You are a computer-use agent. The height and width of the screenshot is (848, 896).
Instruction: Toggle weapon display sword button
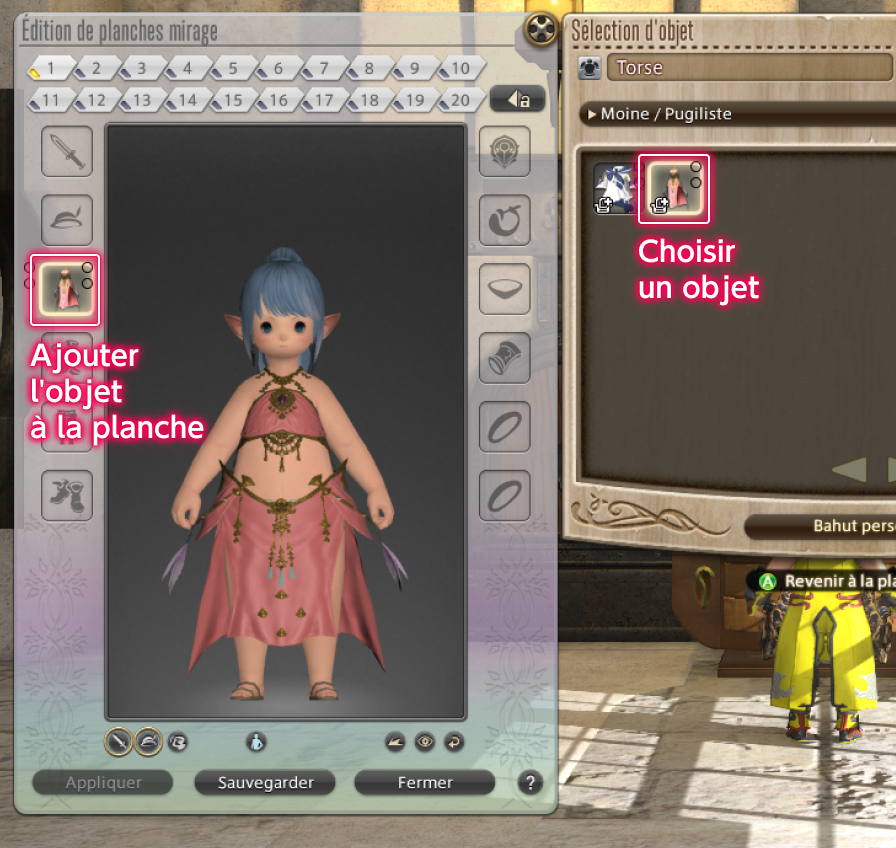tap(119, 741)
